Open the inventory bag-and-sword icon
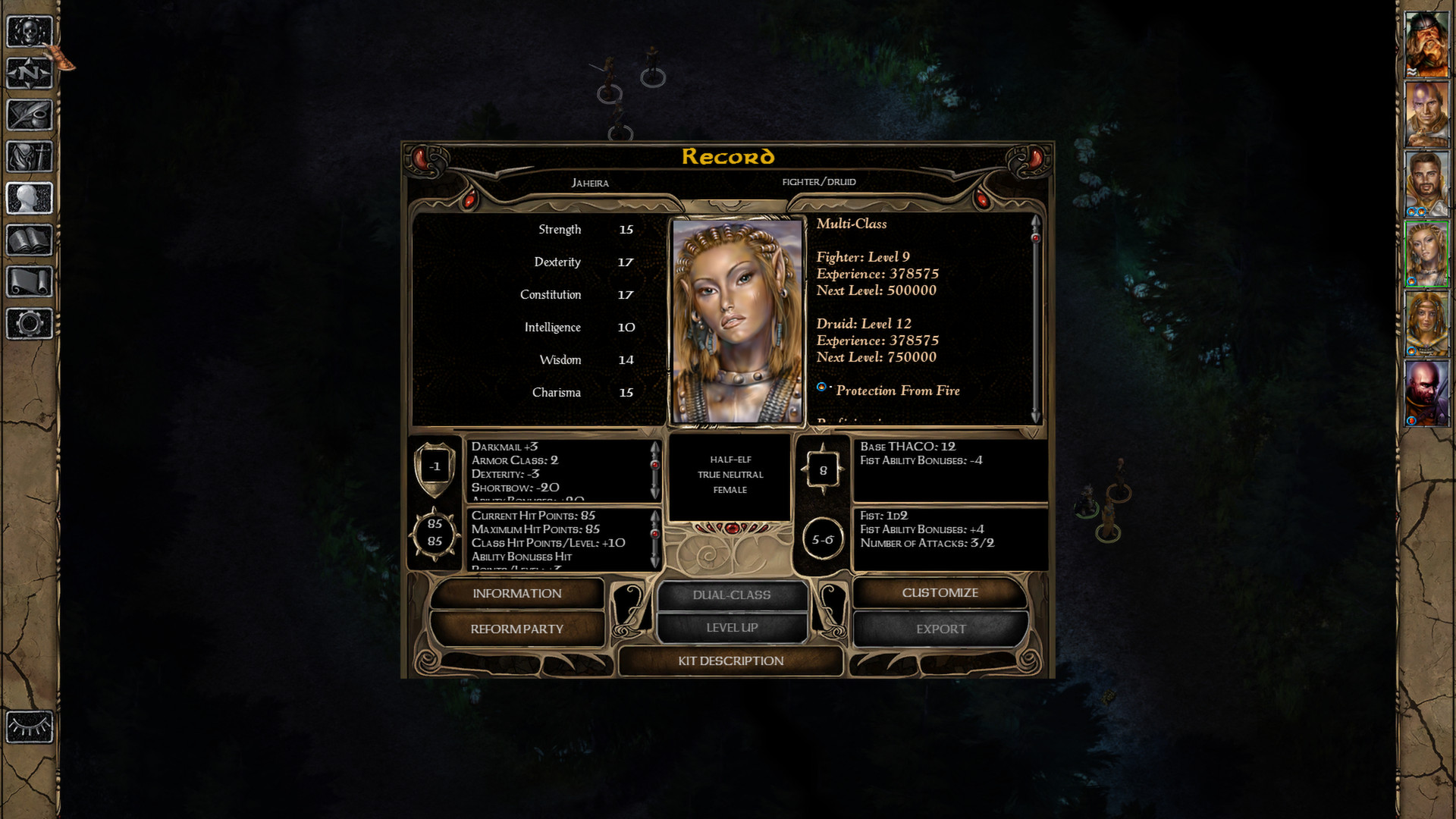This screenshot has height=819, width=1456. point(29,157)
